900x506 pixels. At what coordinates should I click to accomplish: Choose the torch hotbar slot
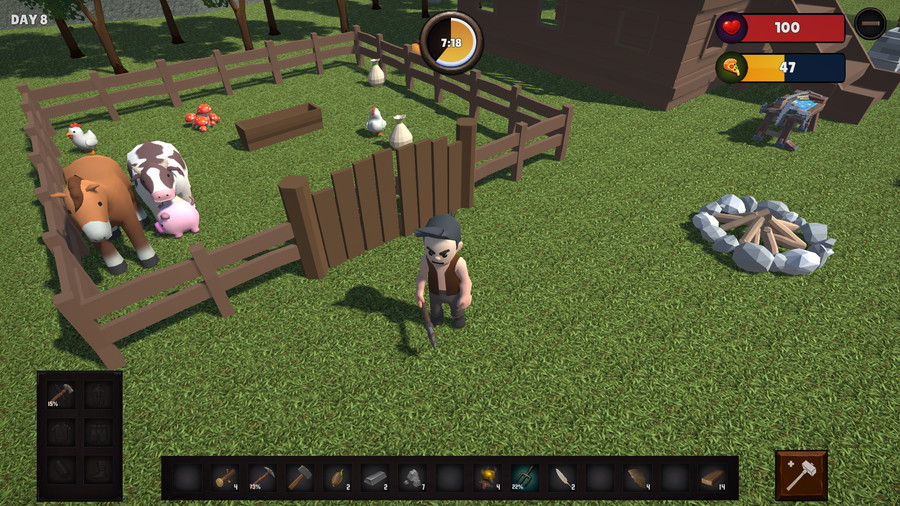pos(487,477)
